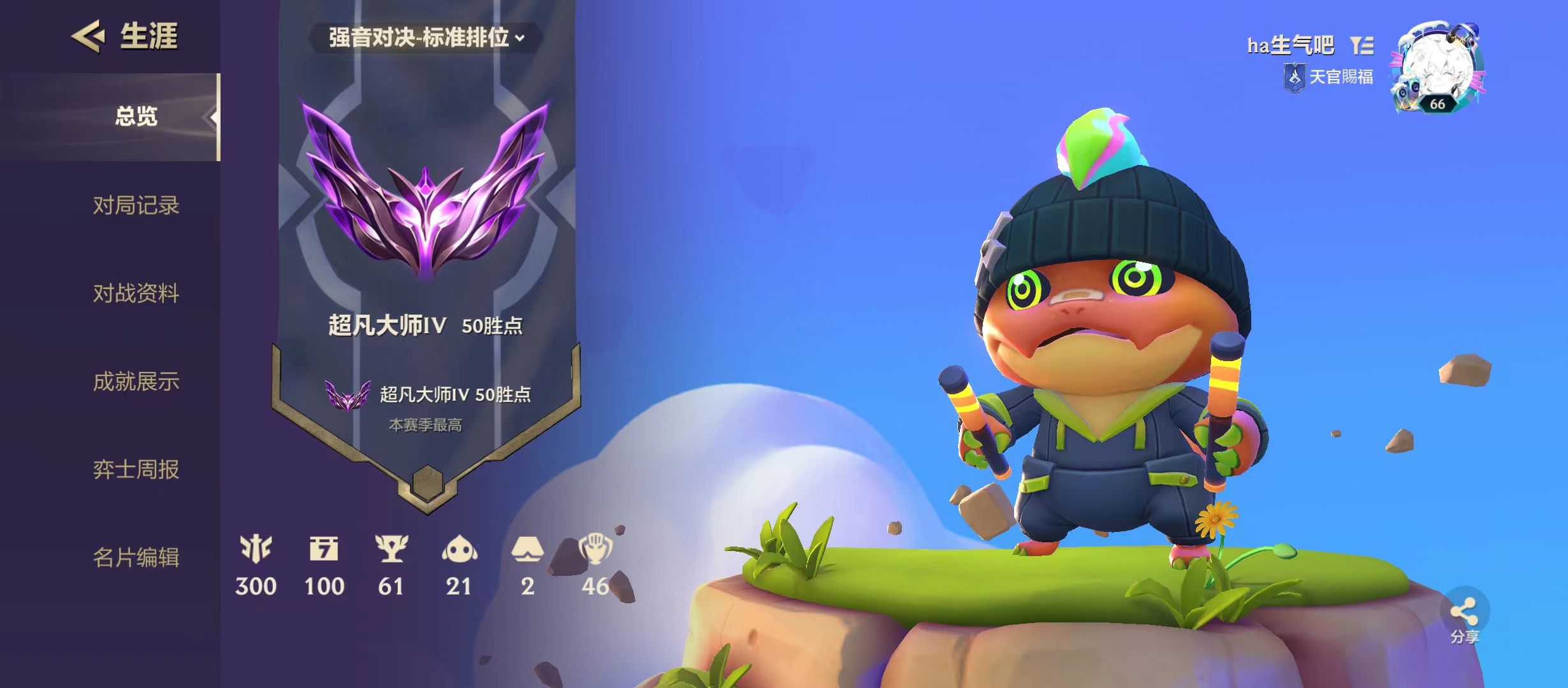Select the 总览 overview tab
The image size is (1568, 688).
coord(136,117)
